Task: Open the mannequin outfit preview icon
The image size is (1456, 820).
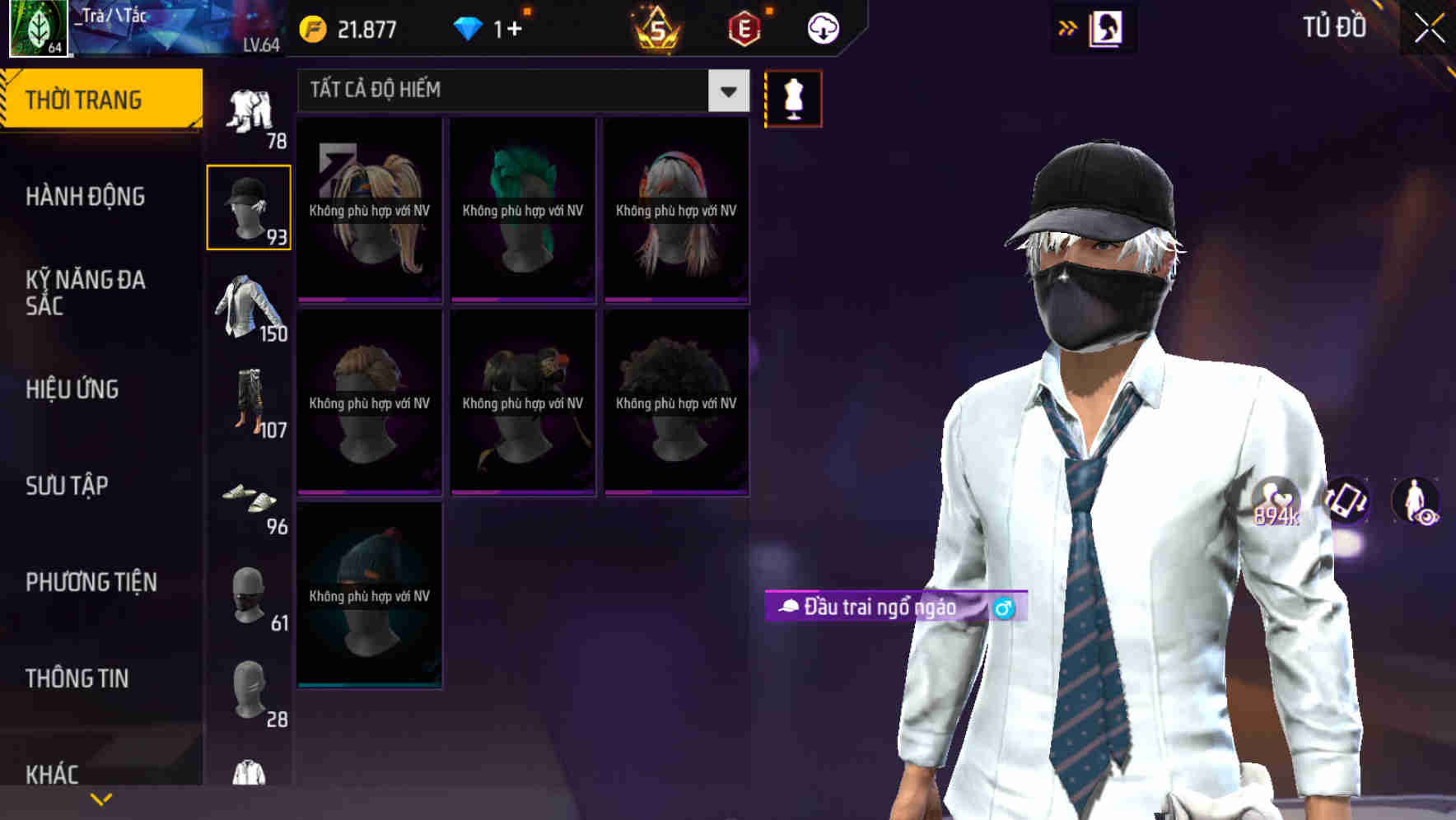Action: [793, 97]
